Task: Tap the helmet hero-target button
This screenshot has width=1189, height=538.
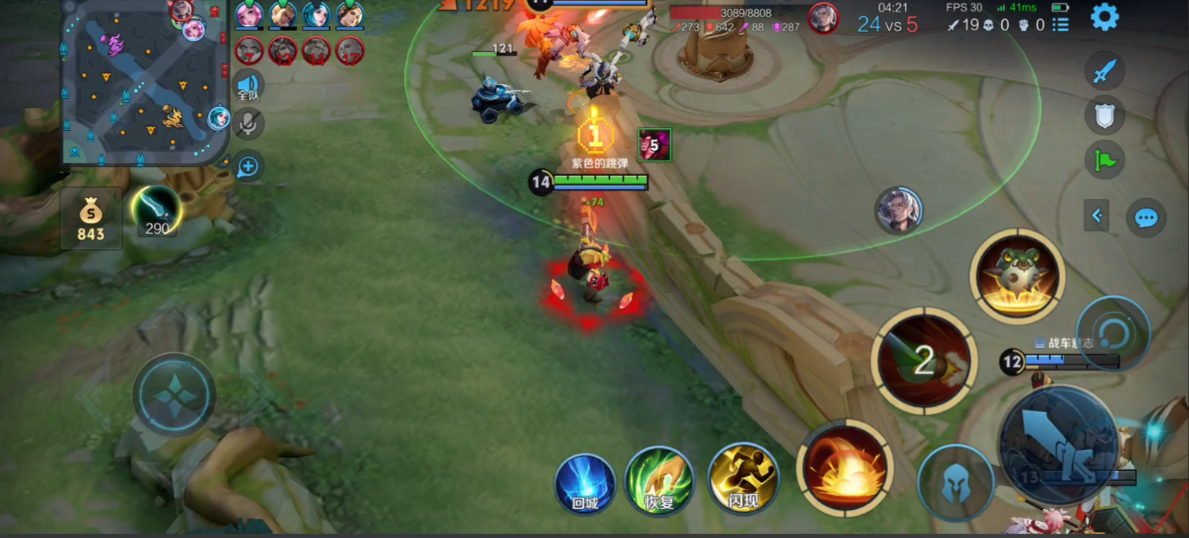Action: [x=955, y=483]
